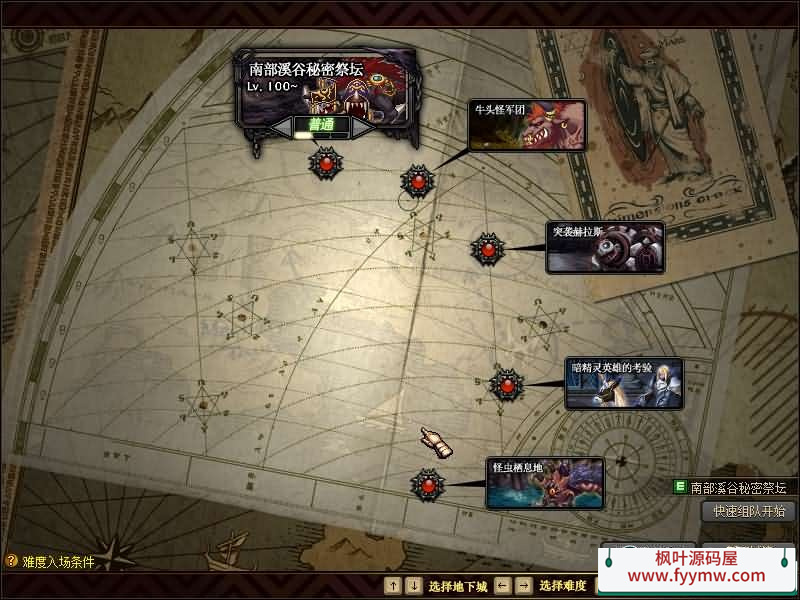Click the red map node linked to 怪虫栖息地
This screenshot has width=800, height=600.
(428, 485)
